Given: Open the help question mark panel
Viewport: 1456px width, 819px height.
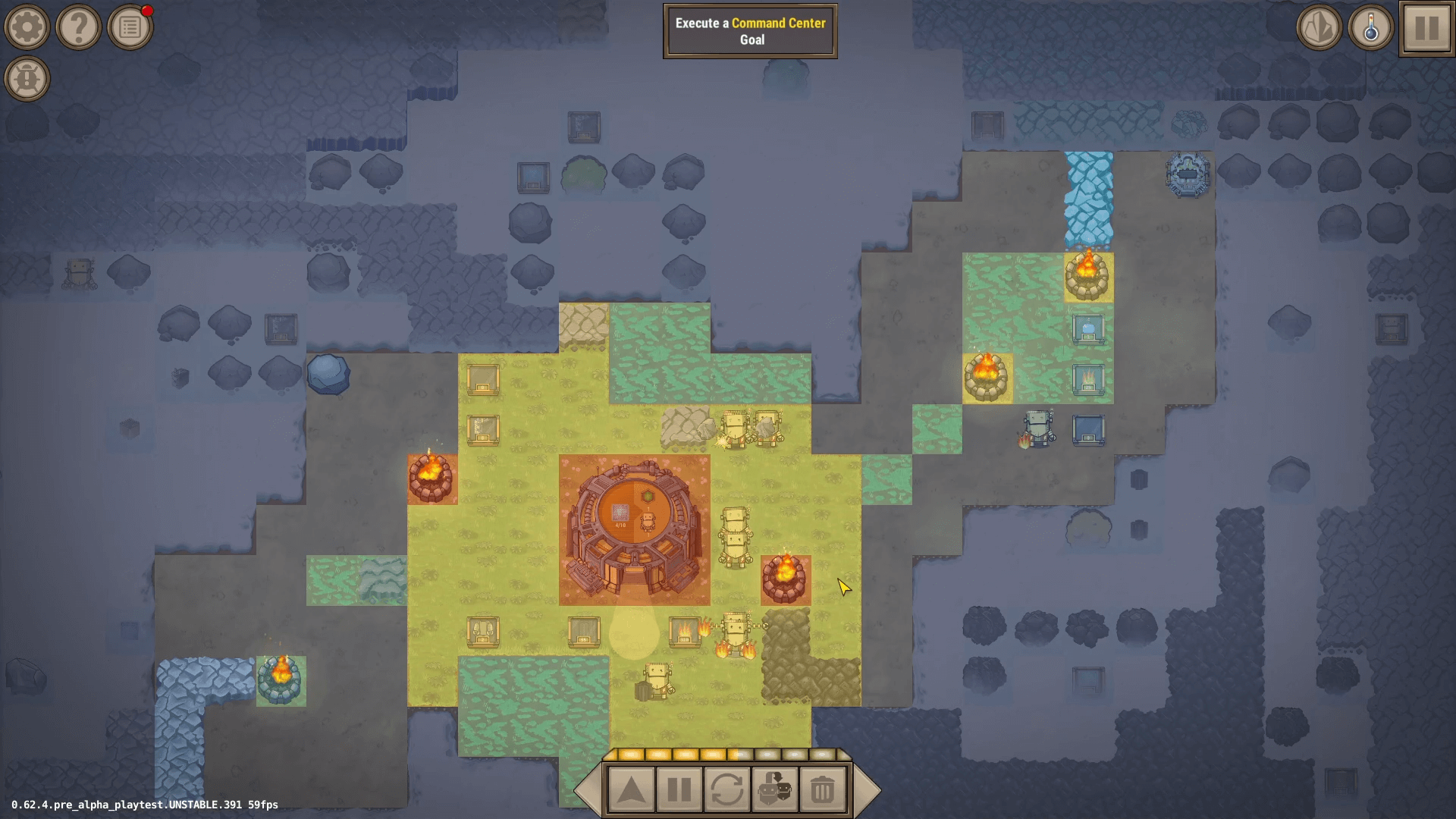Looking at the screenshot, I should click(78, 27).
